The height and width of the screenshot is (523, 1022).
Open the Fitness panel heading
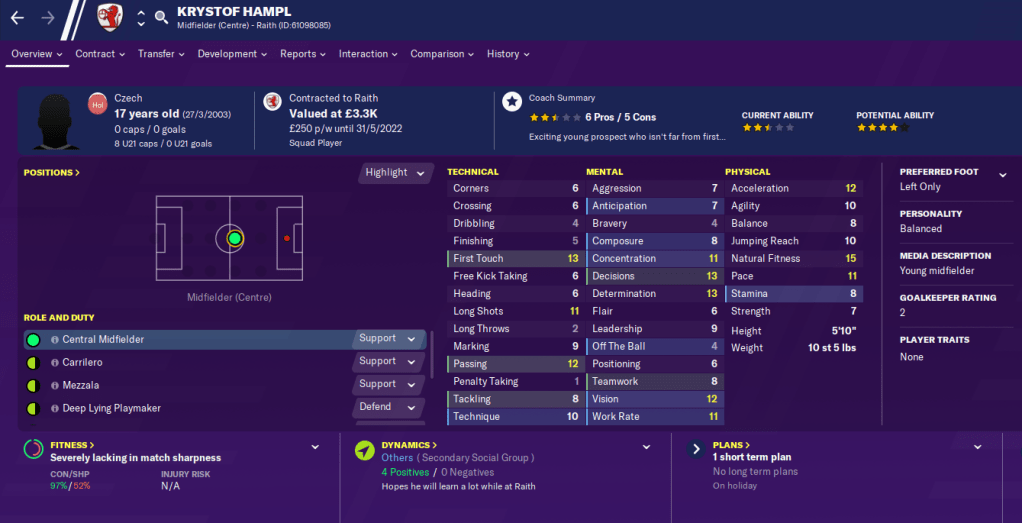tap(72, 445)
